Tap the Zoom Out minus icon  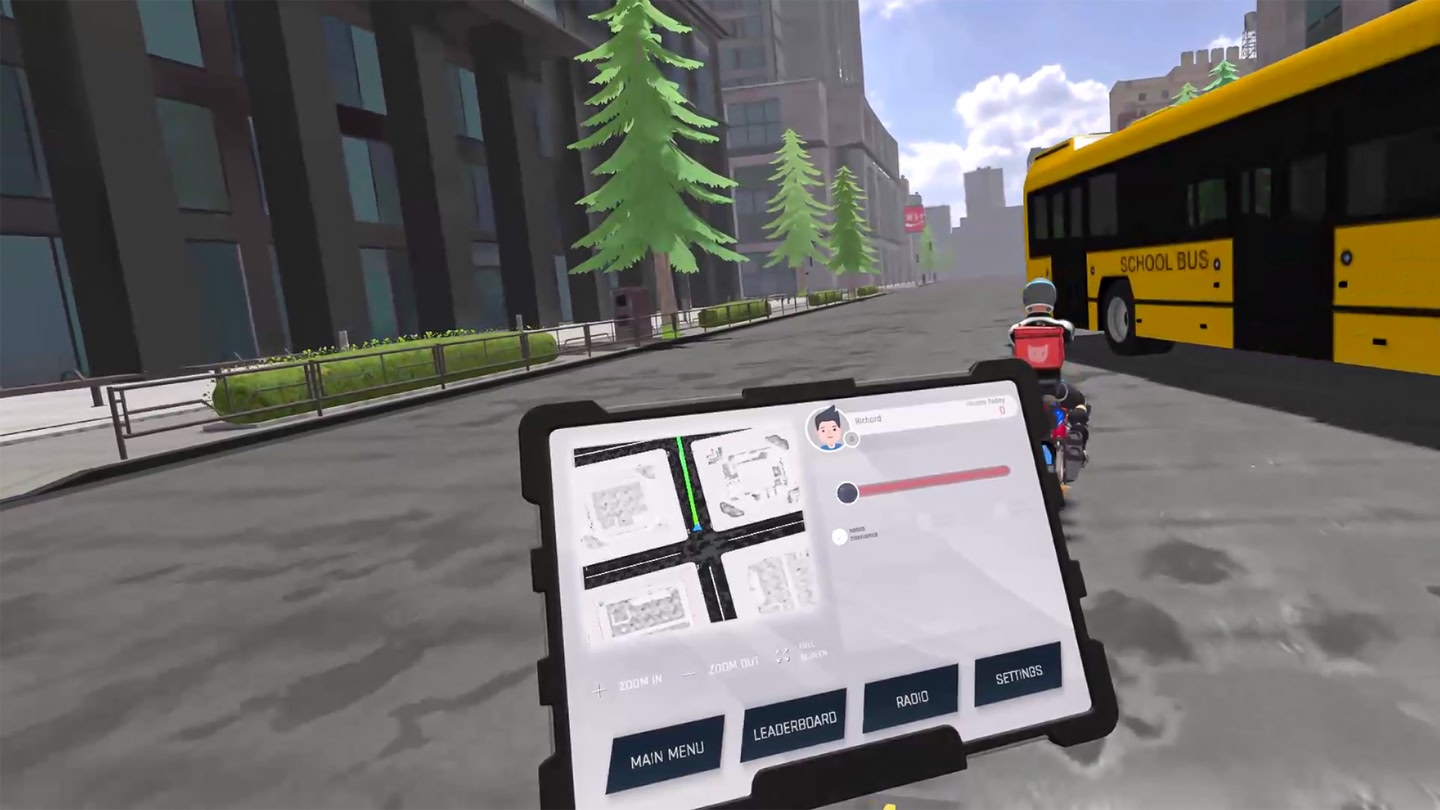click(x=688, y=672)
